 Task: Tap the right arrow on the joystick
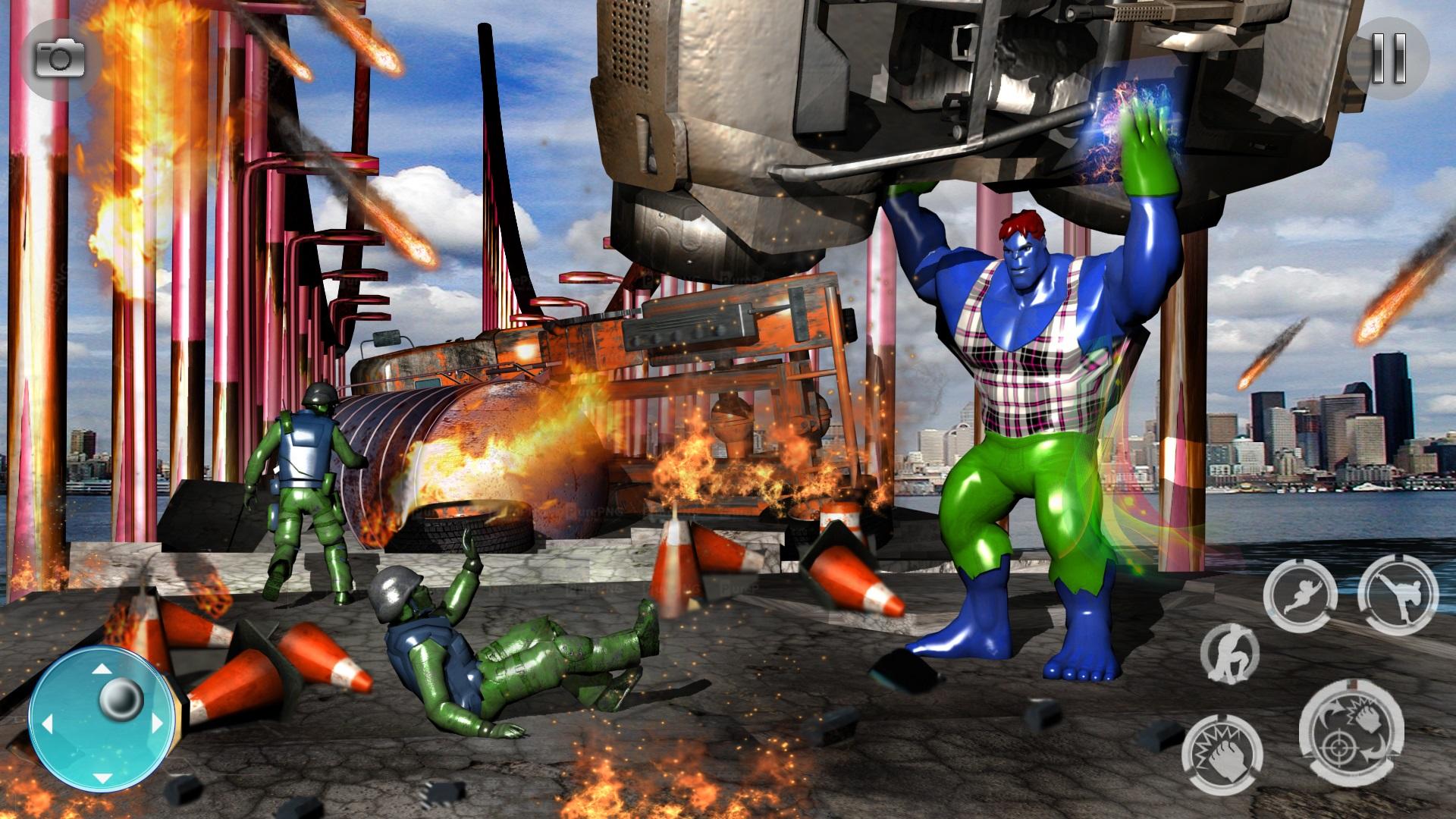pyautogui.click(x=157, y=723)
